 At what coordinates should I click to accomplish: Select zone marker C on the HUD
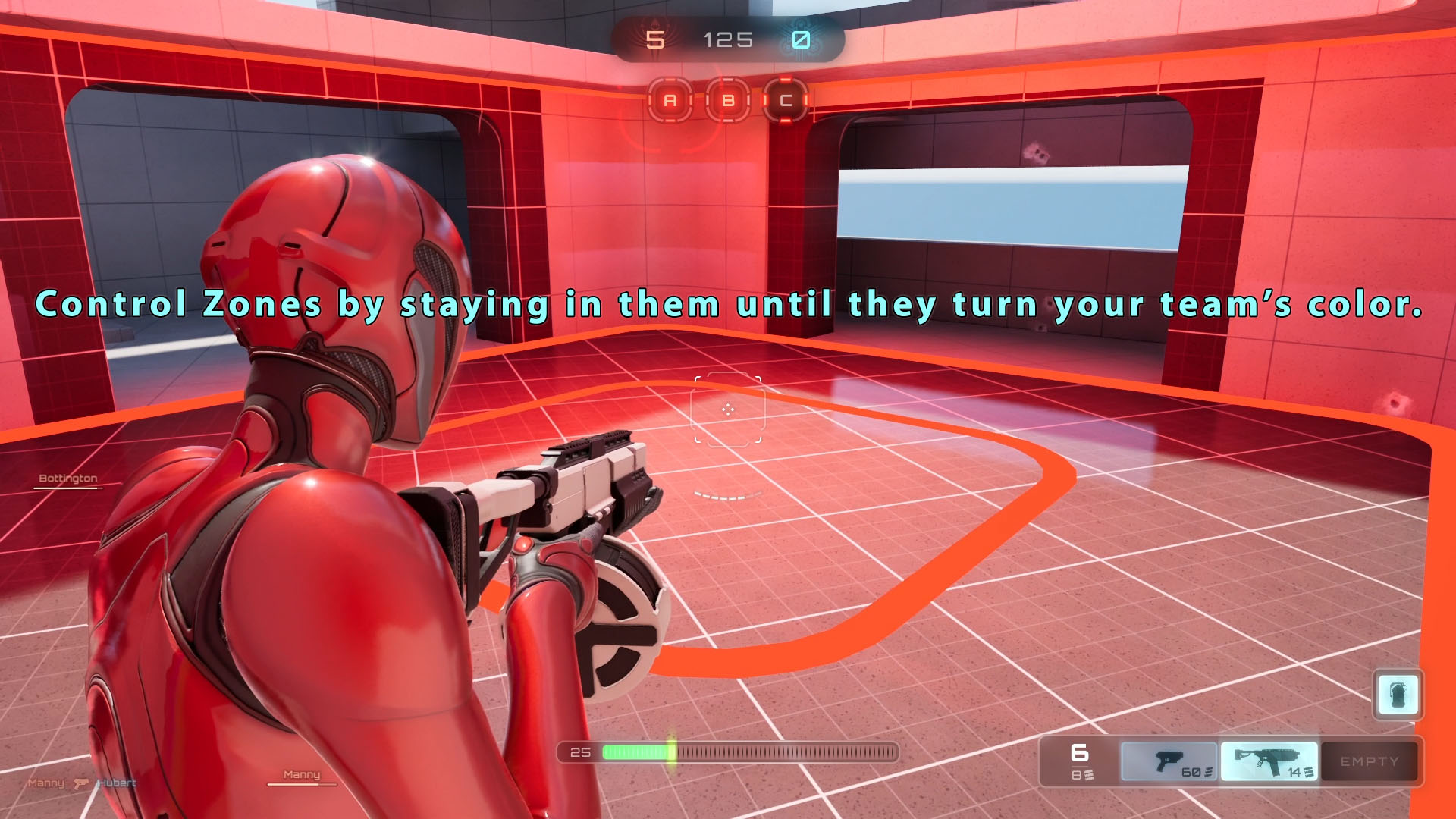[786, 99]
